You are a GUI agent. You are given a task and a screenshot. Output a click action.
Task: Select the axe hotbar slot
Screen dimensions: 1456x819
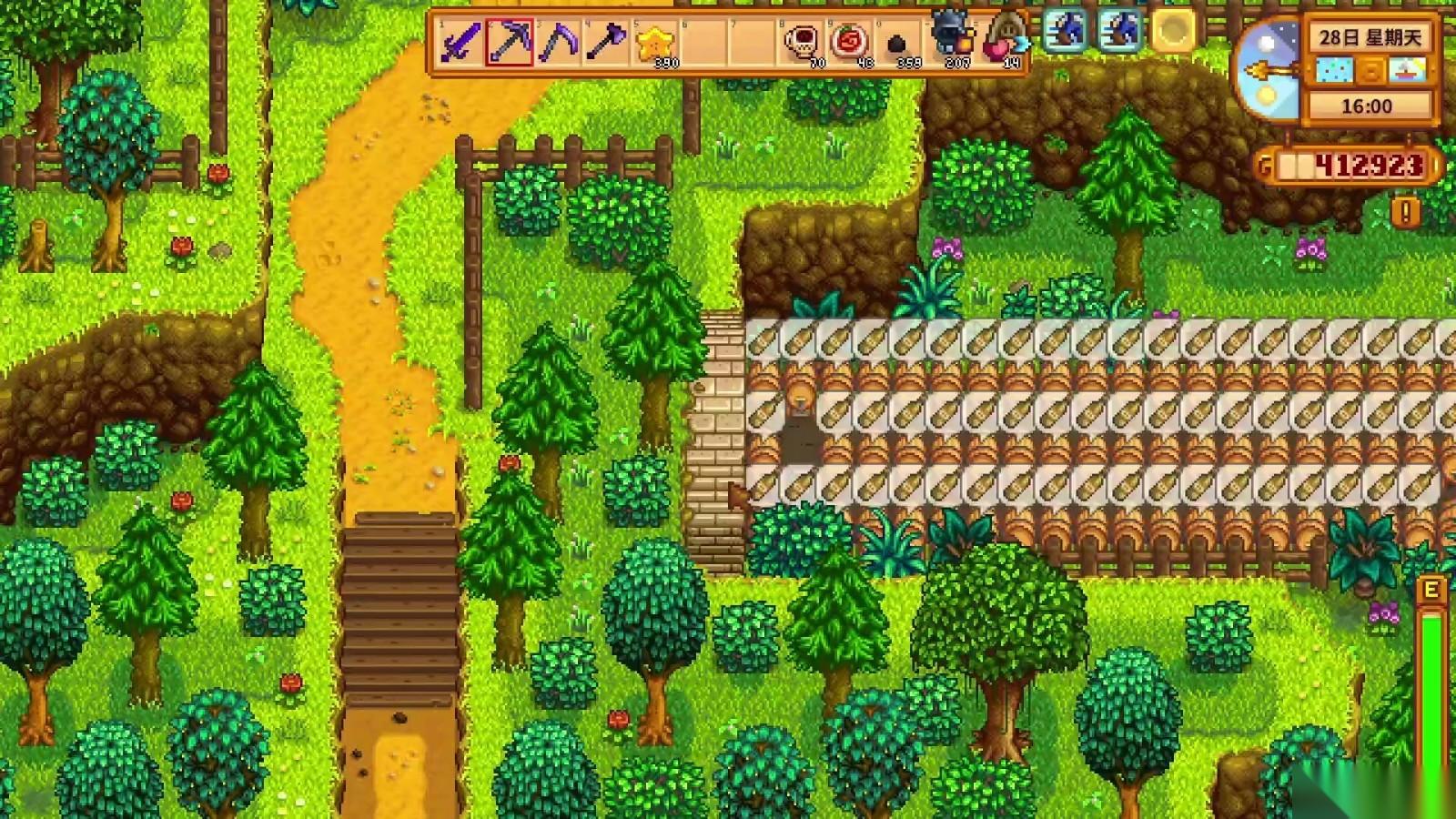click(606, 42)
